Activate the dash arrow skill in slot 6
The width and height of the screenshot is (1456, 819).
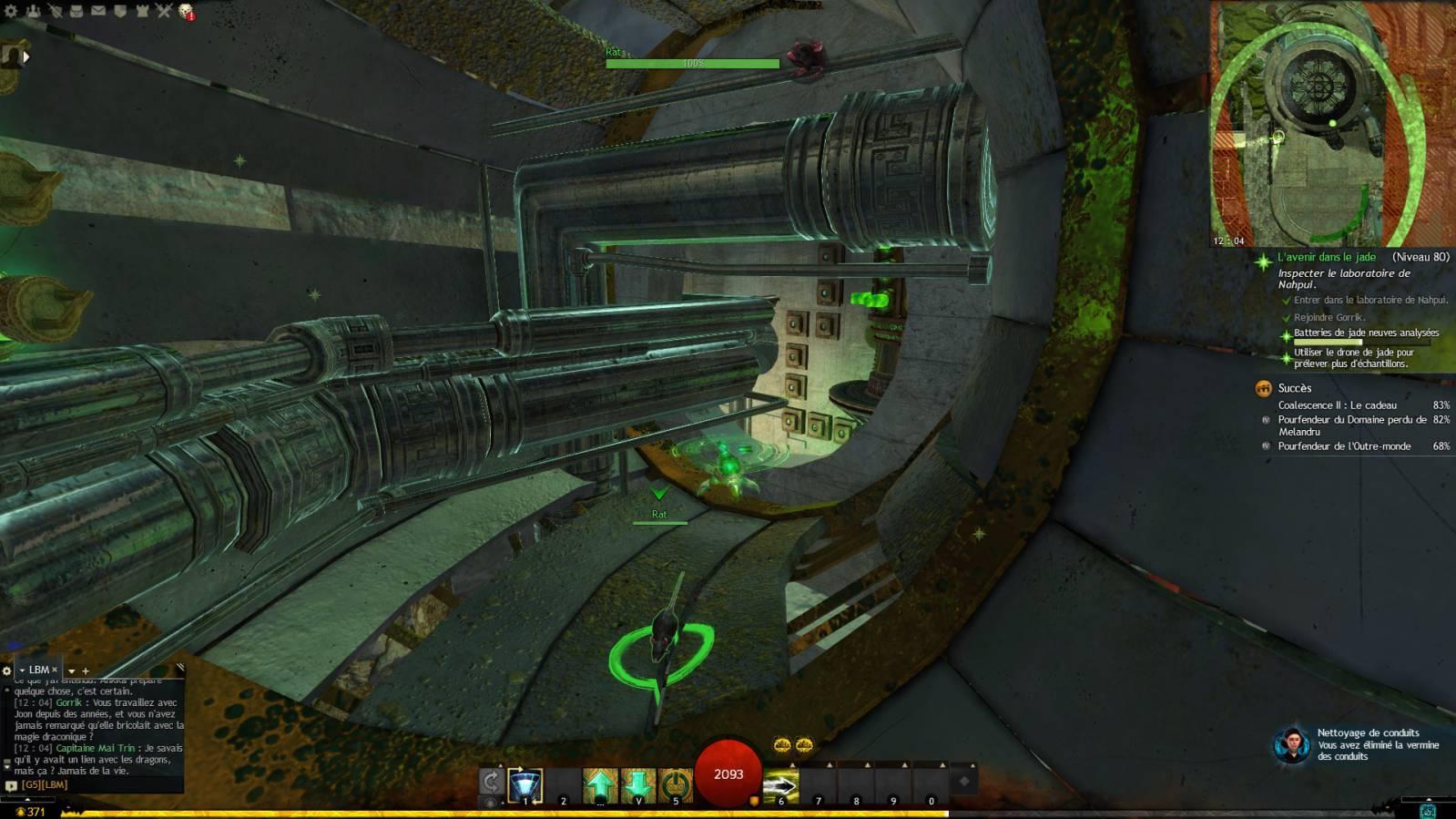click(x=780, y=784)
